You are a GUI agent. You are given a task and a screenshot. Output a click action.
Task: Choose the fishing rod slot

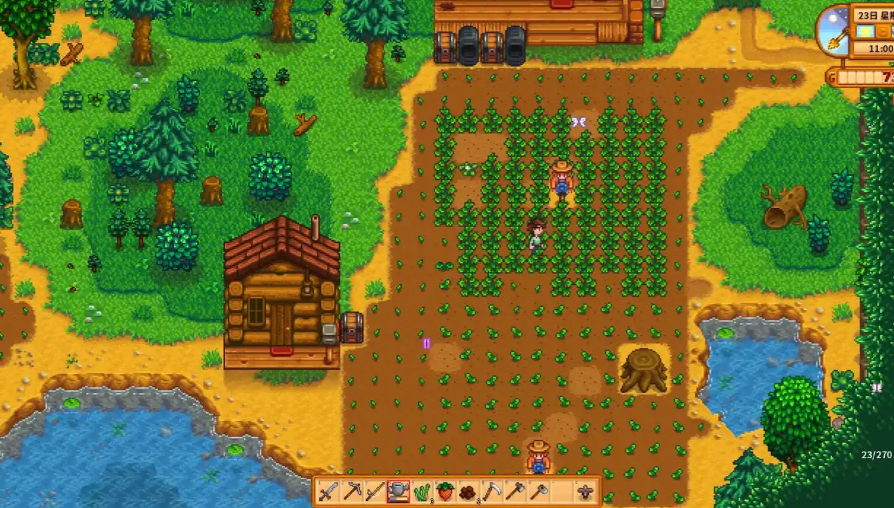375,491
